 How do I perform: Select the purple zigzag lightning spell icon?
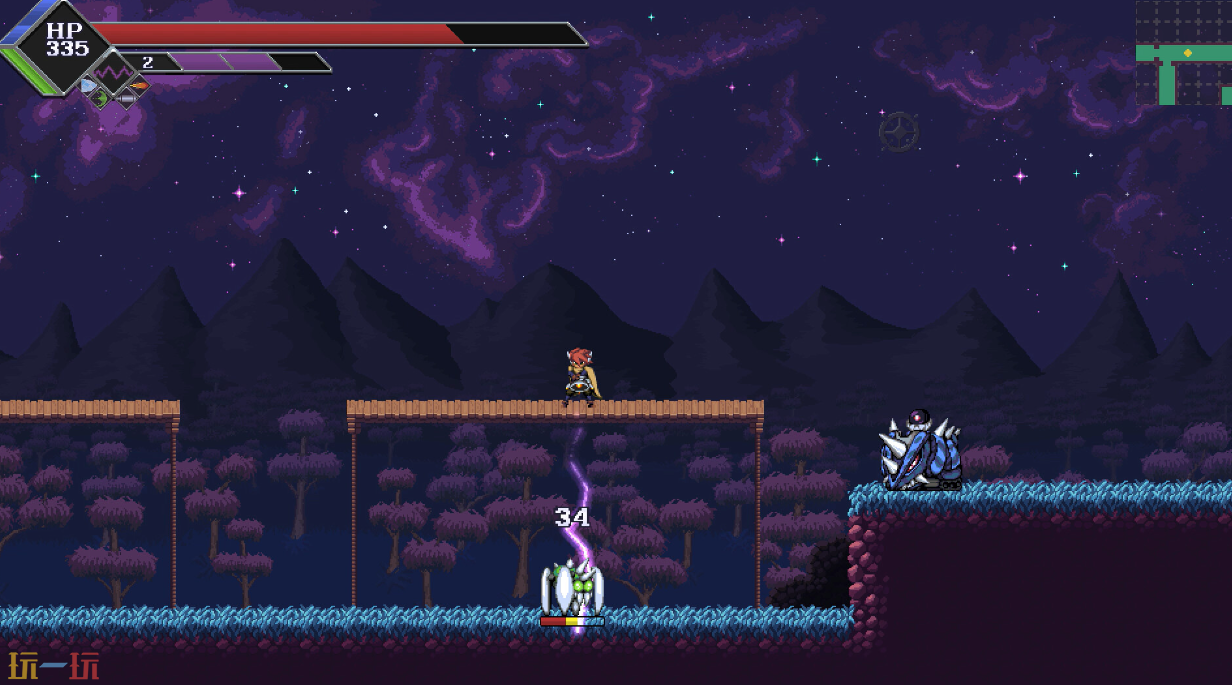pyautogui.click(x=113, y=72)
